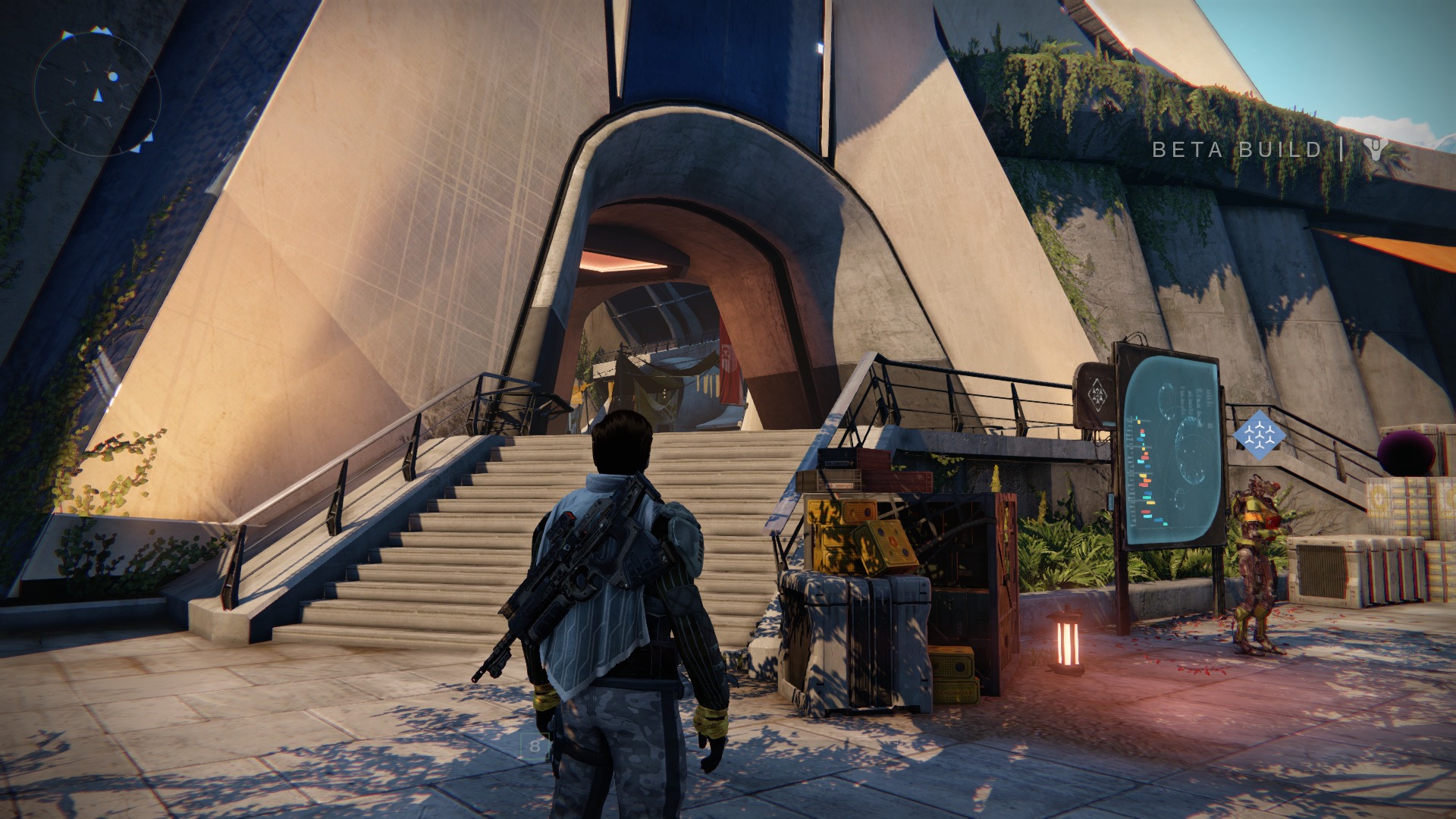
Task: Click the BETA BUILD label
Action: [1236, 149]
